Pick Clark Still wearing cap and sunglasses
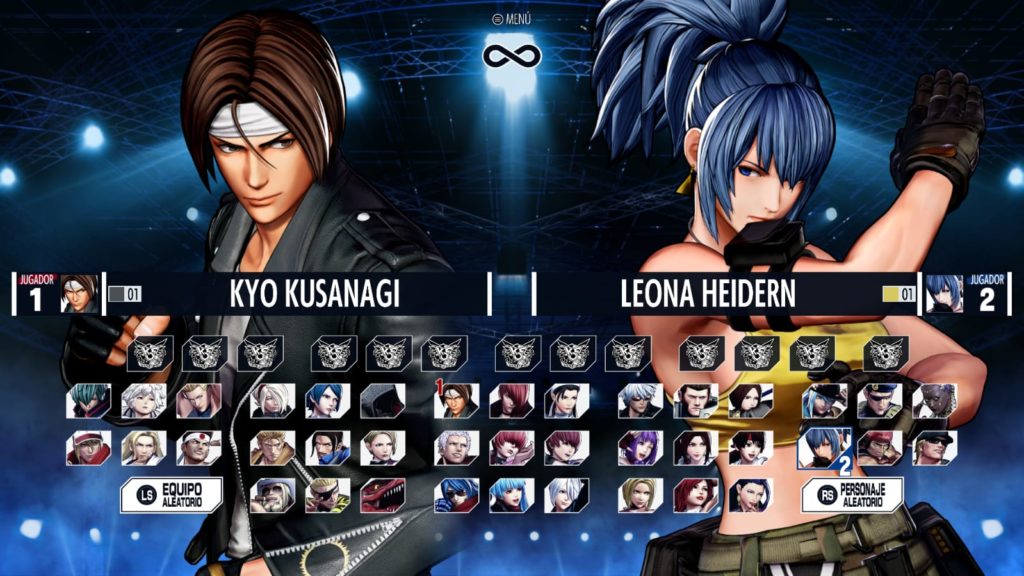 coord(934,448)
